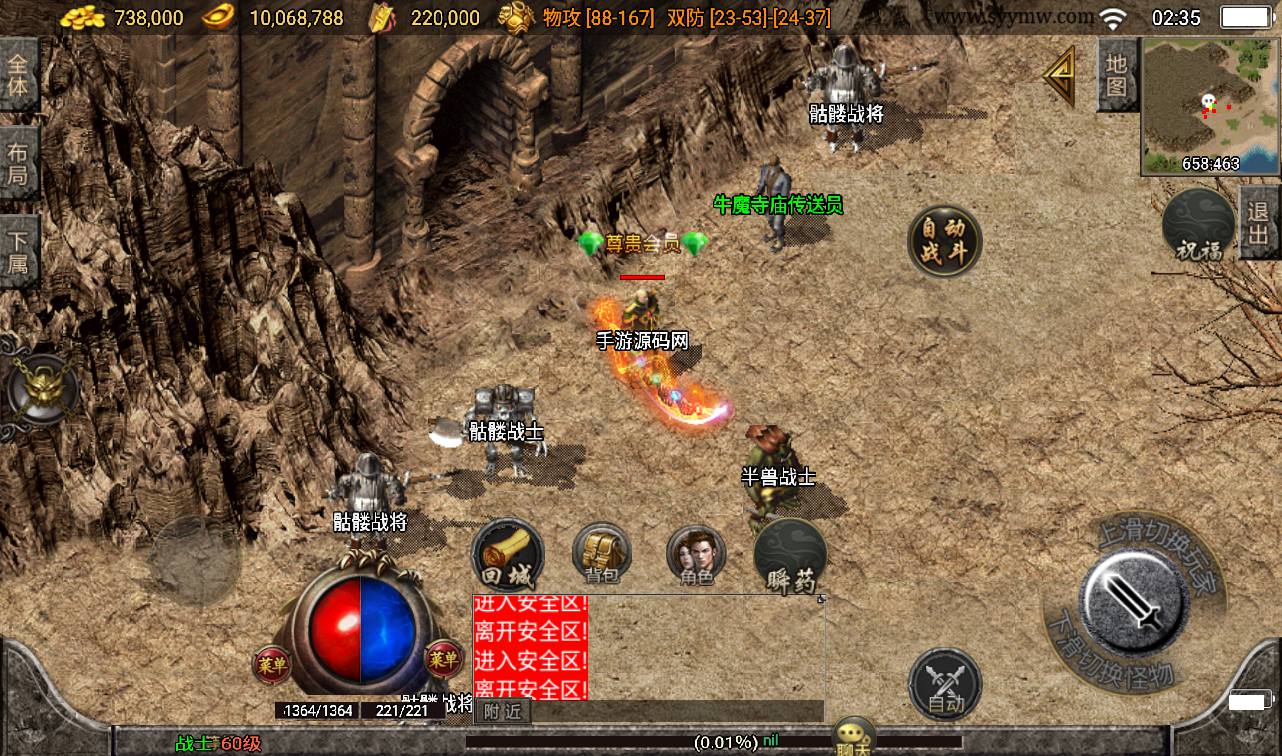Open the 角色 character sheet

coord(696,555)
